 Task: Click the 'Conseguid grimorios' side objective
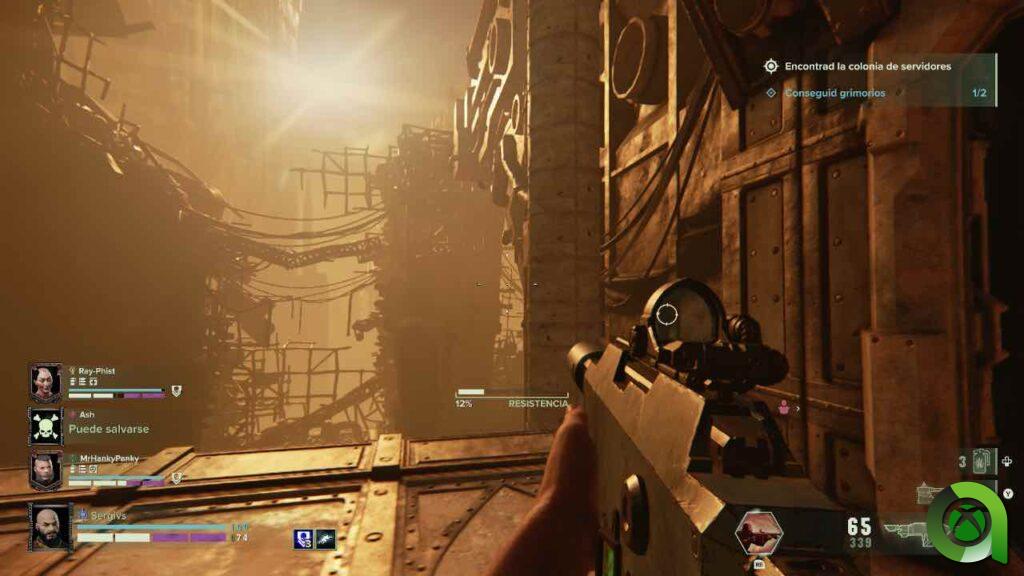(834, 93)
